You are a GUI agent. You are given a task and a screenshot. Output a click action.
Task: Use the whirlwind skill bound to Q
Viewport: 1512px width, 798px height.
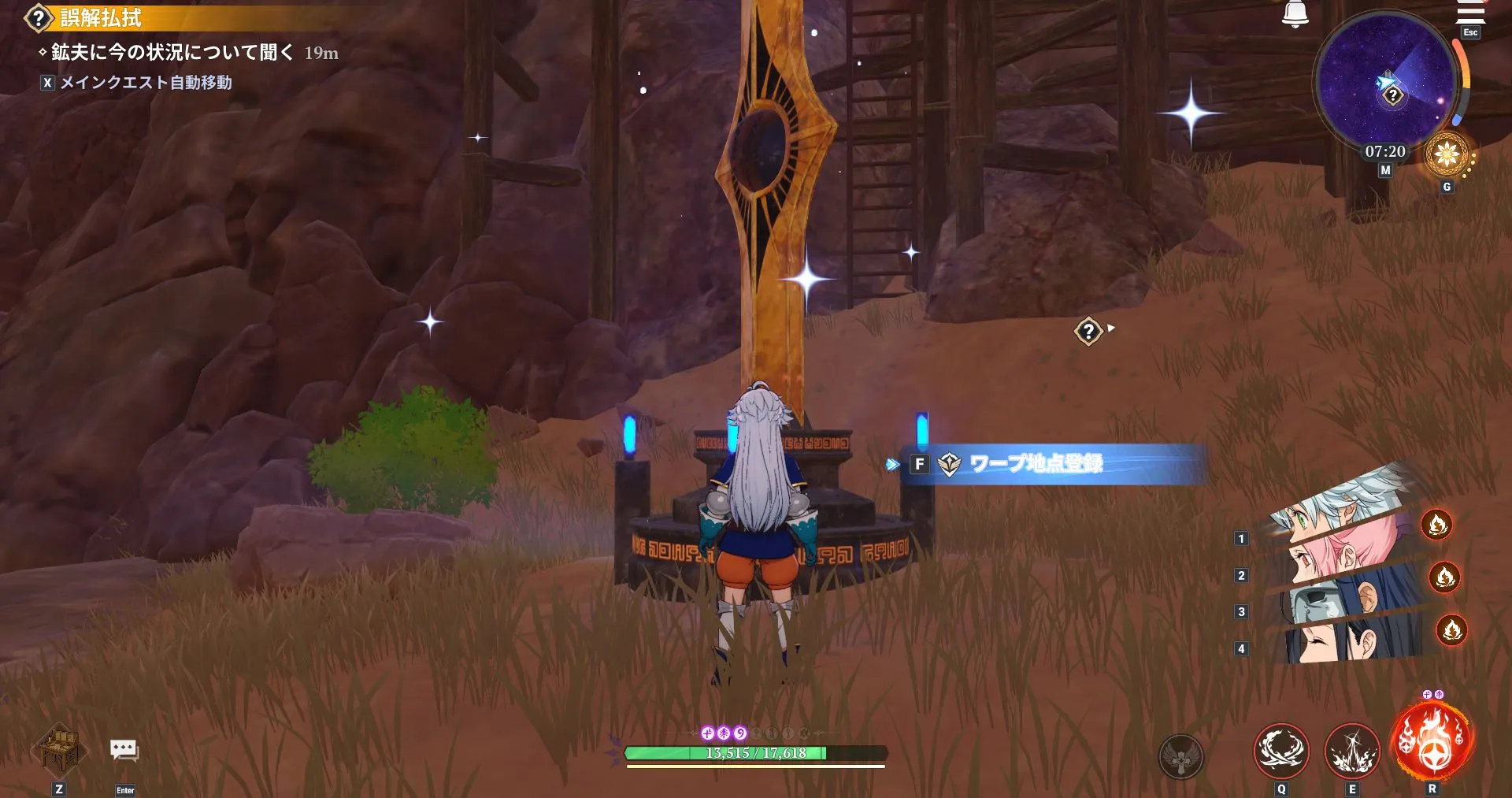[x=1280, y=750]
